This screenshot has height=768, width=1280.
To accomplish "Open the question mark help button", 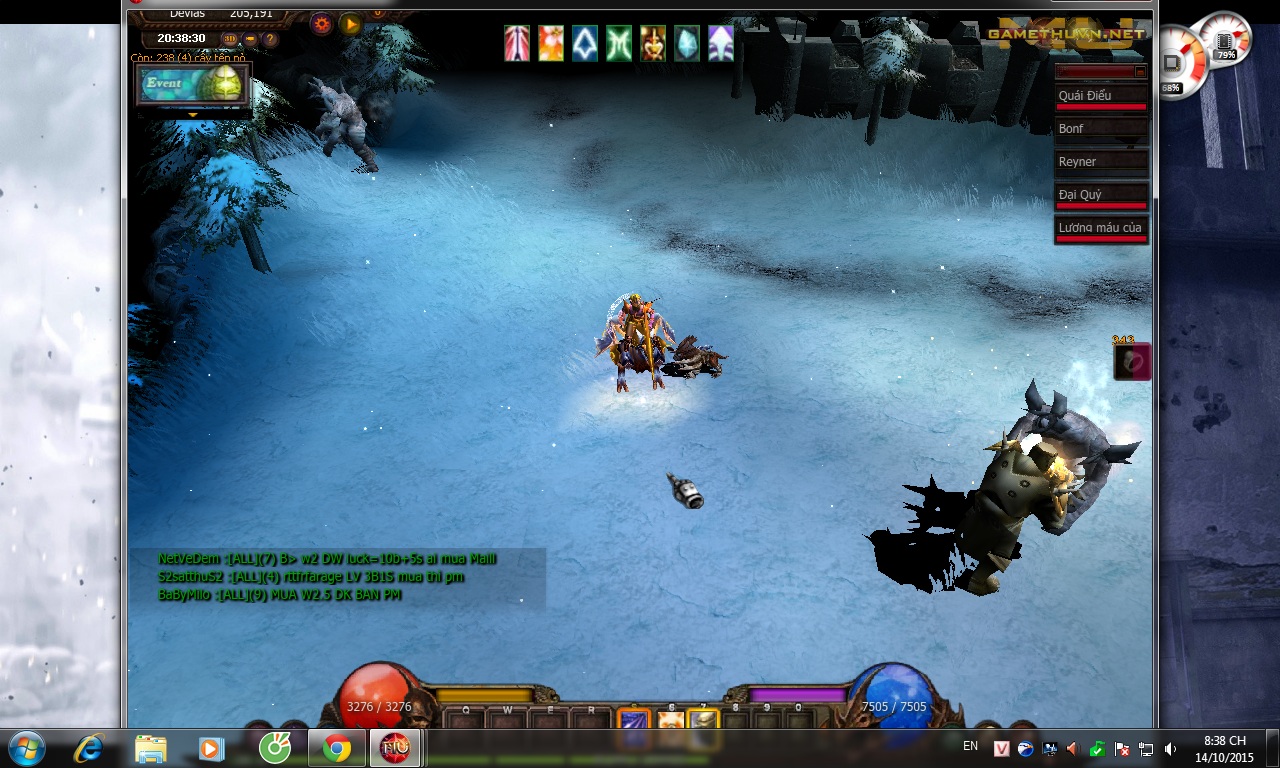I will pyautogui.click(x=270, y=39).
